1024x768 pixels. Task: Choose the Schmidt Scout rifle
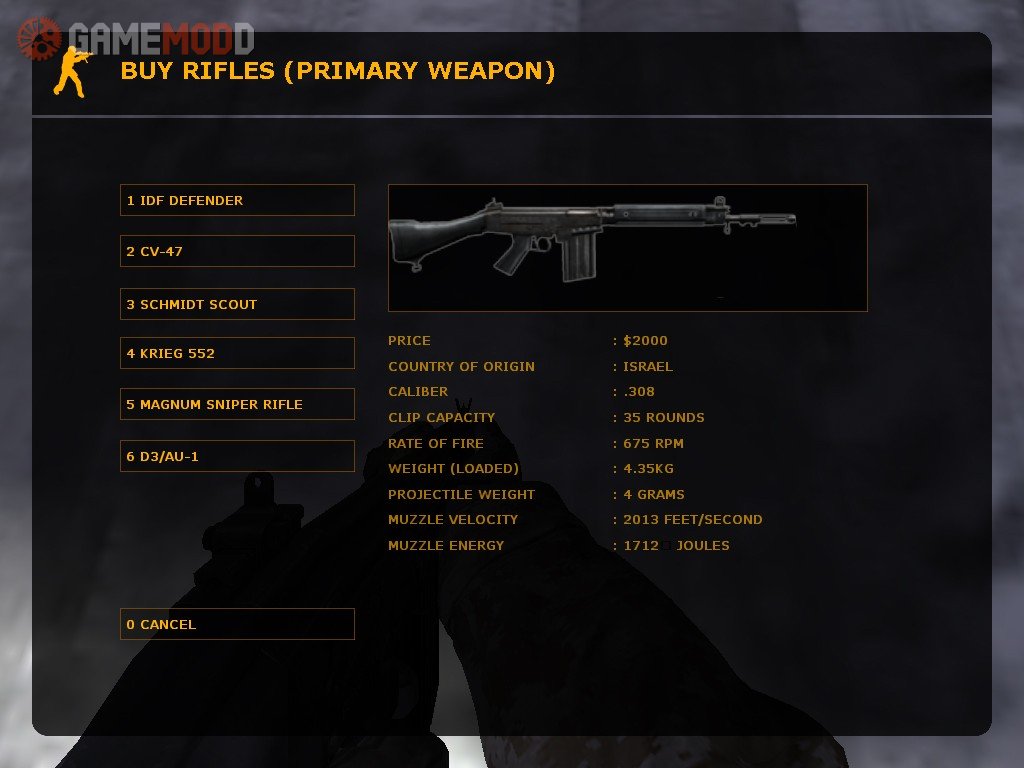237,304
